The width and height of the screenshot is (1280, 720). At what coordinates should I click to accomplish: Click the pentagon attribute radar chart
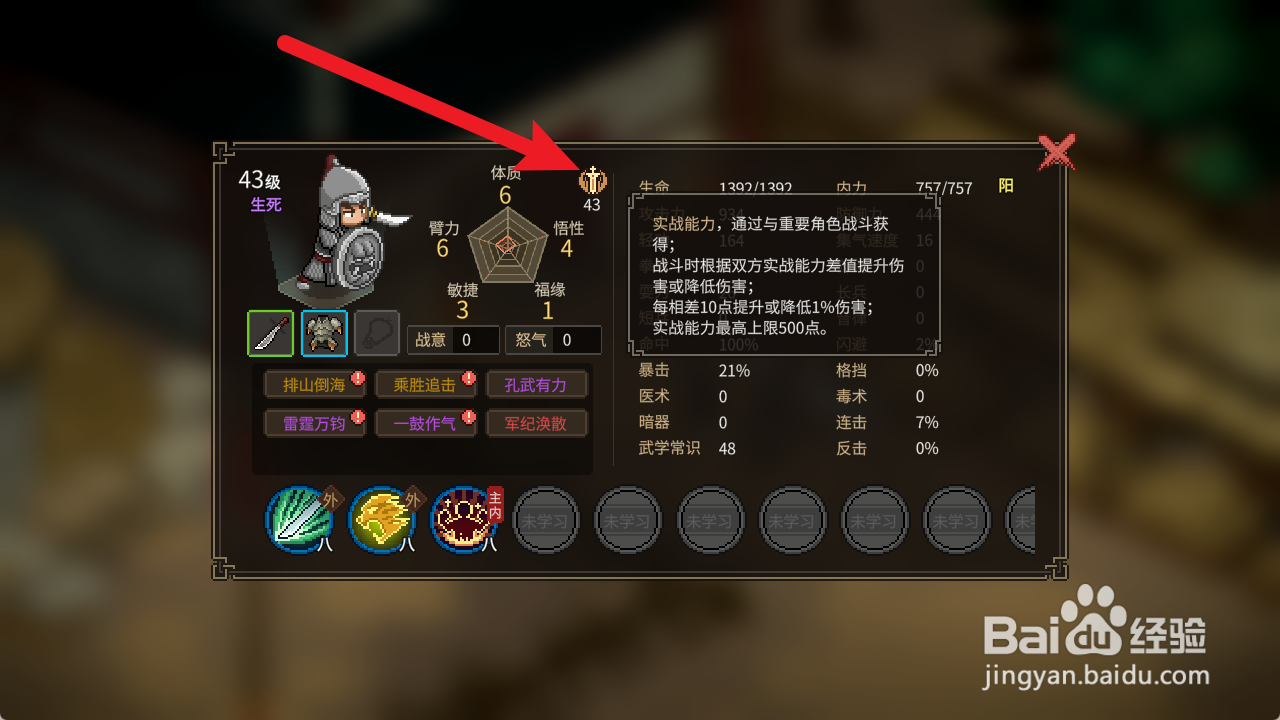(505, 248)
